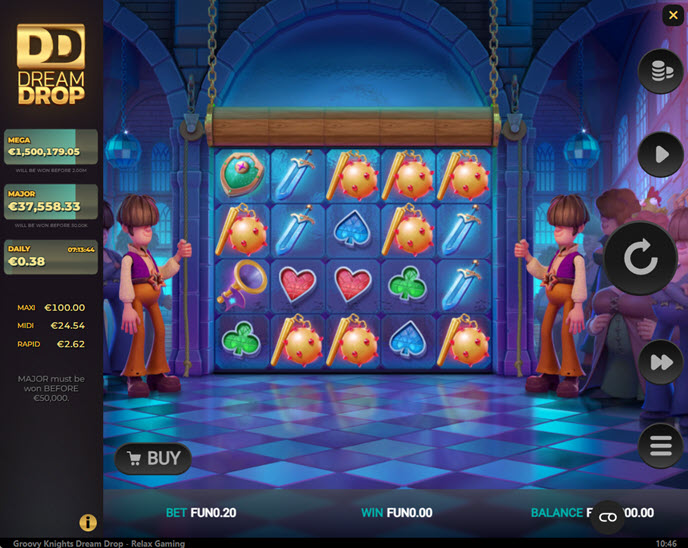Open the BUY feature shop
688x548 pixels.
click(x=152, y=459)
